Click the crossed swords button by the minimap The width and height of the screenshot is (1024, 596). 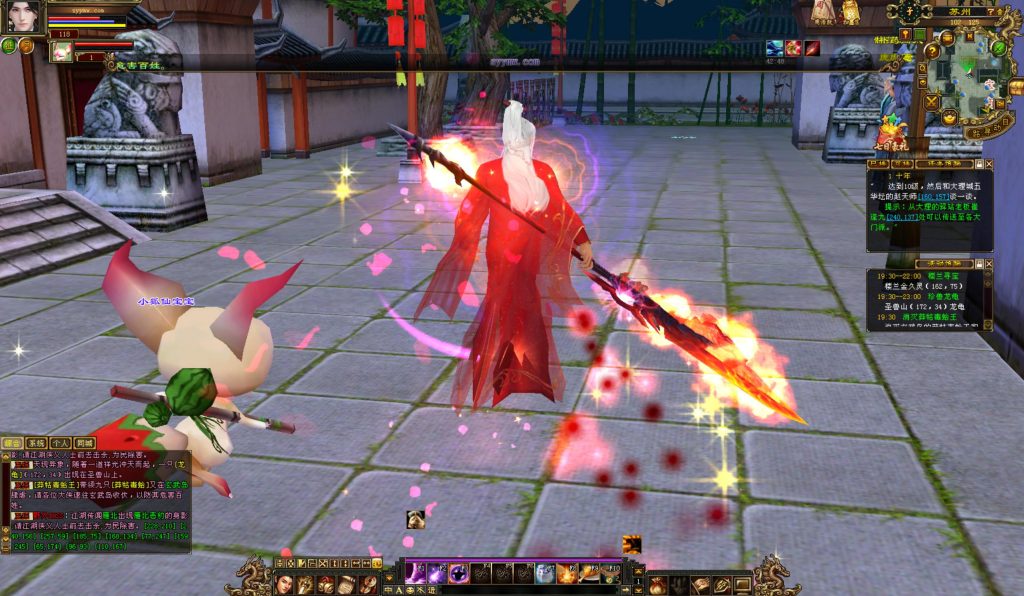tap(932, 100)
